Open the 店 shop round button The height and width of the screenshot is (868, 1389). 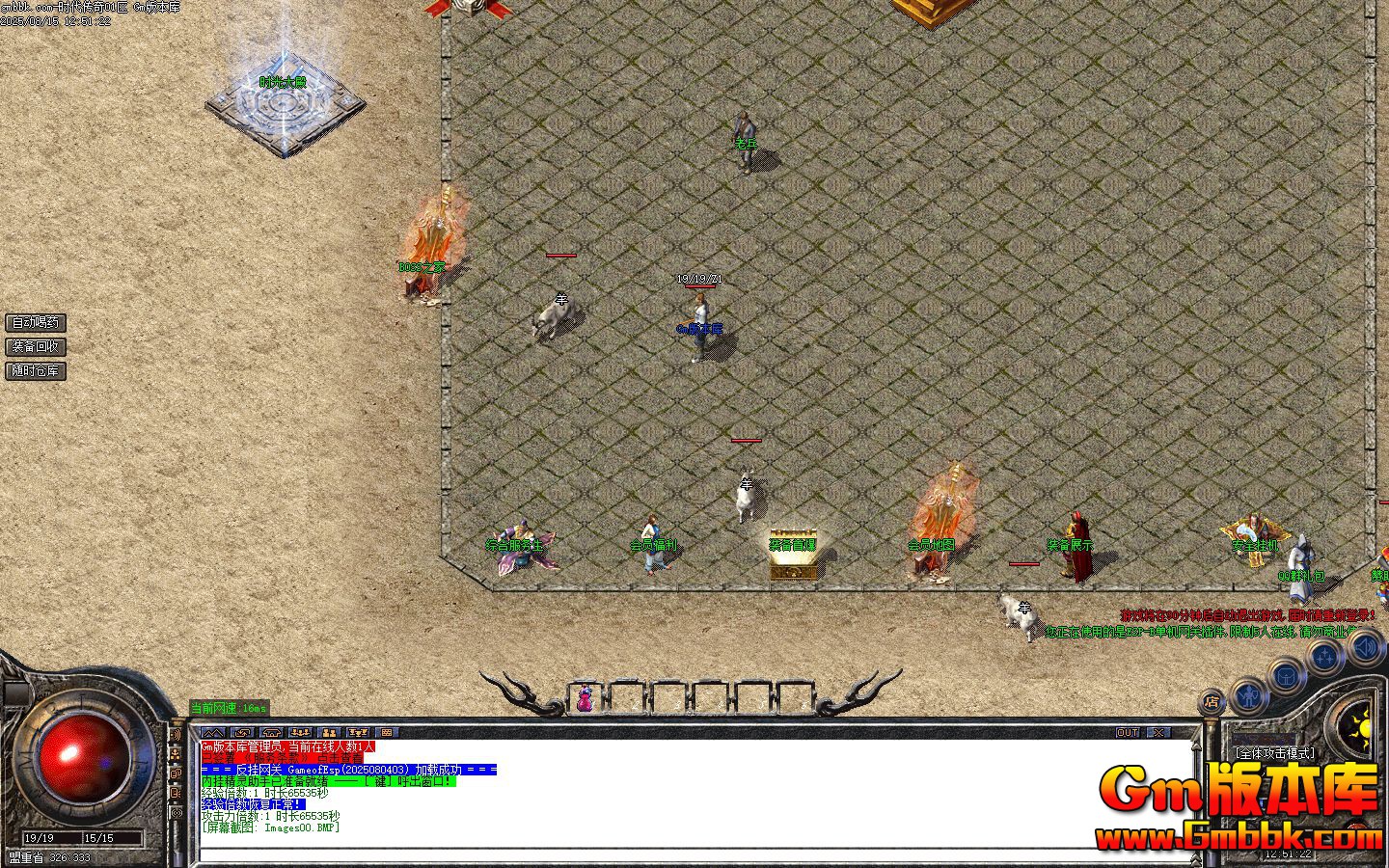pyautogui.click(x=1212, y=701)
